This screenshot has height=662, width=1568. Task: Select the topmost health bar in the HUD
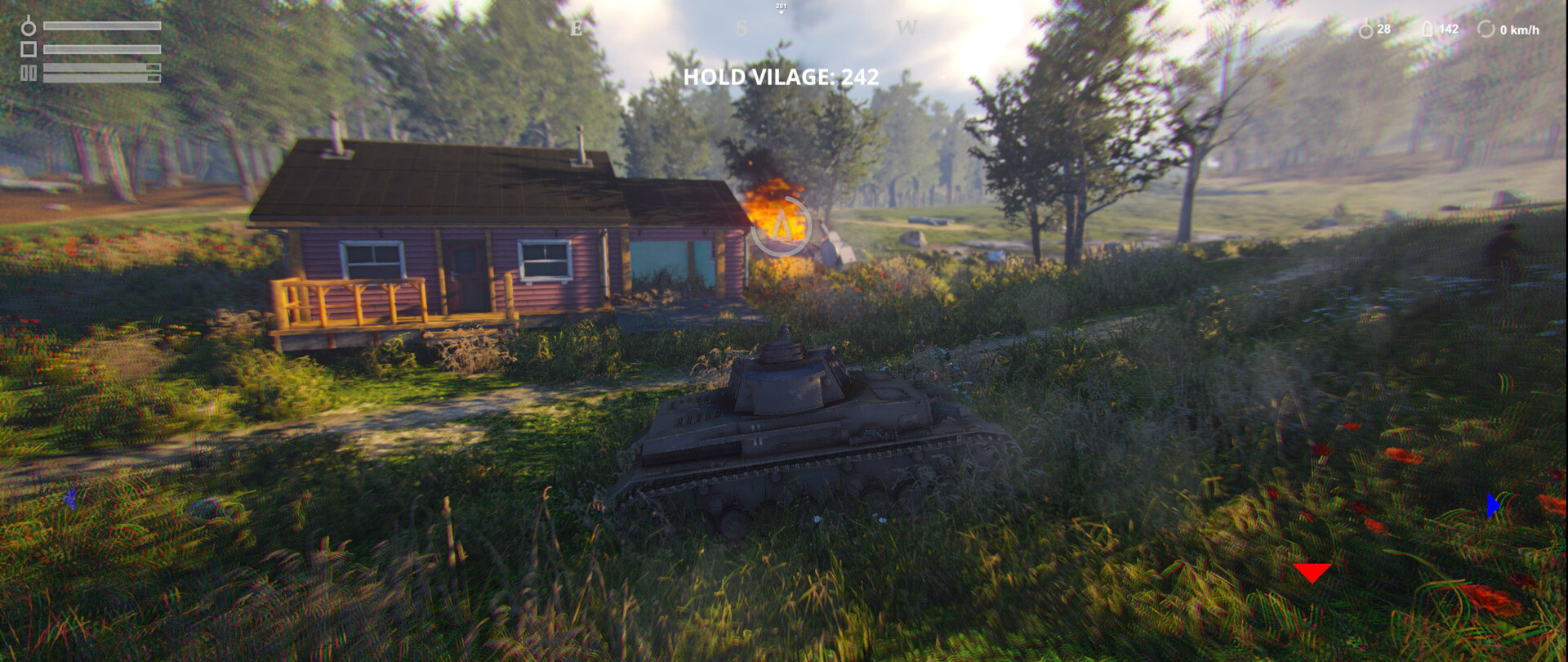(x=102, y=25)
